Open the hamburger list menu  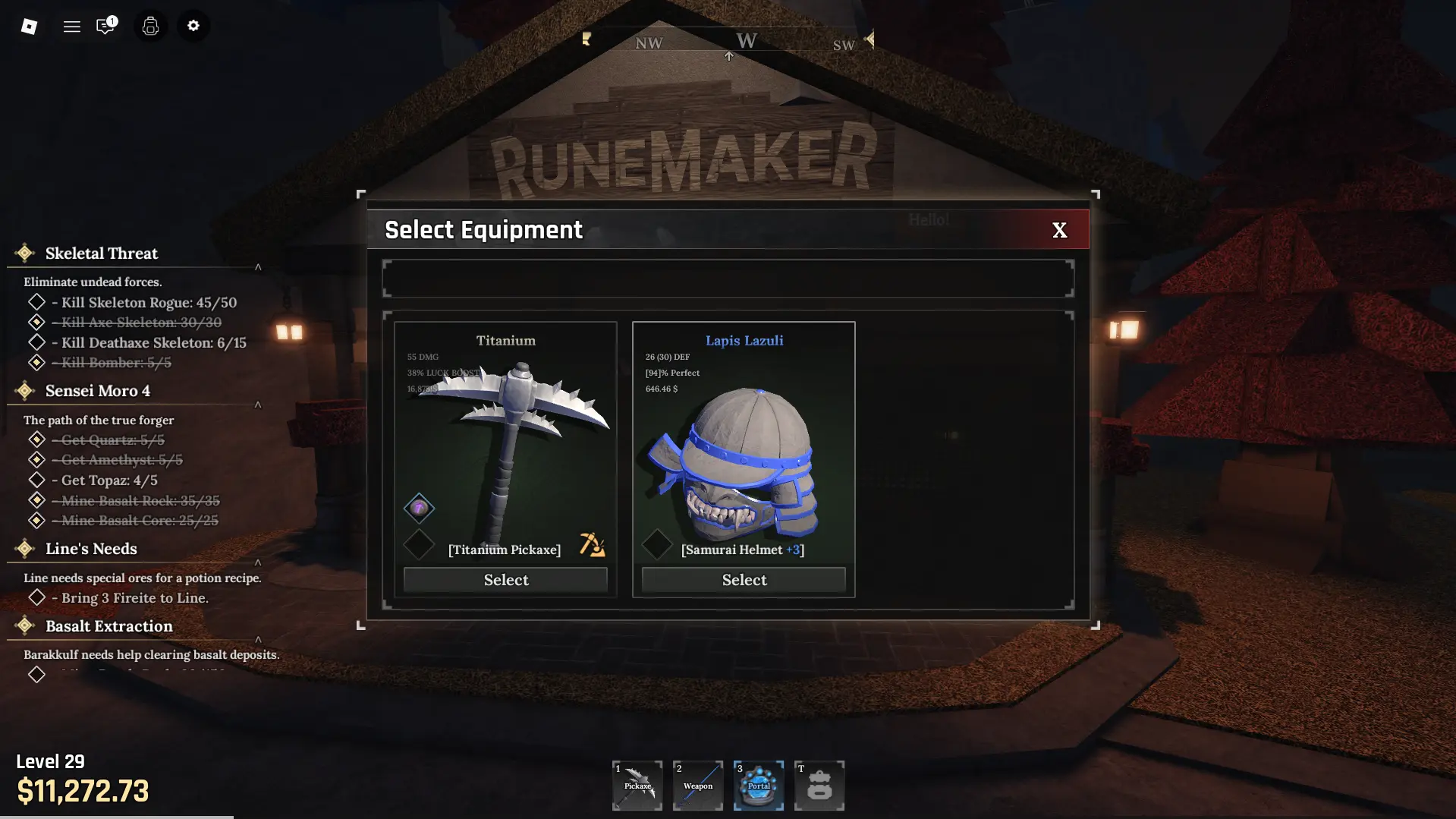pos(72,27)
